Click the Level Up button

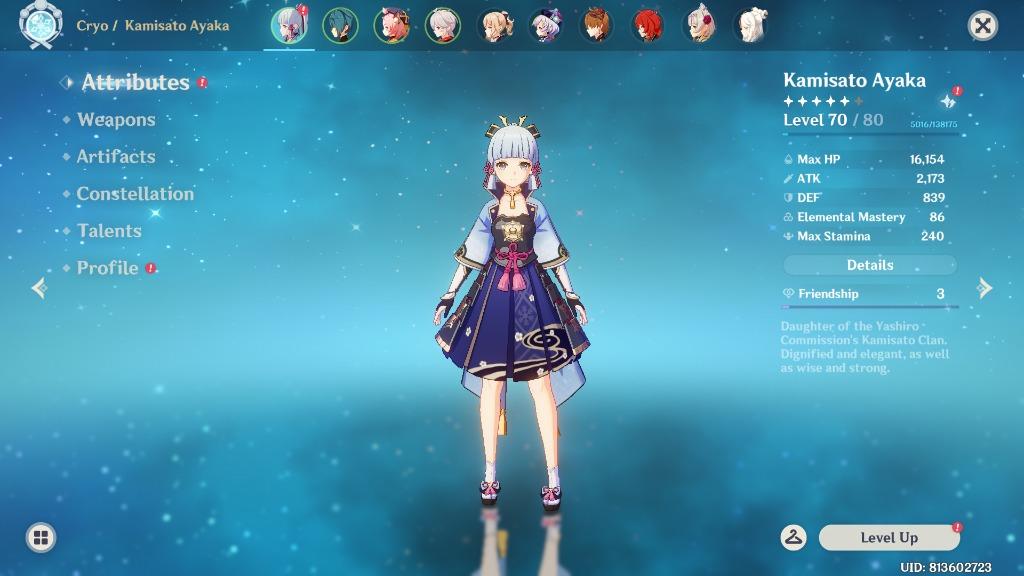(889, 538)
